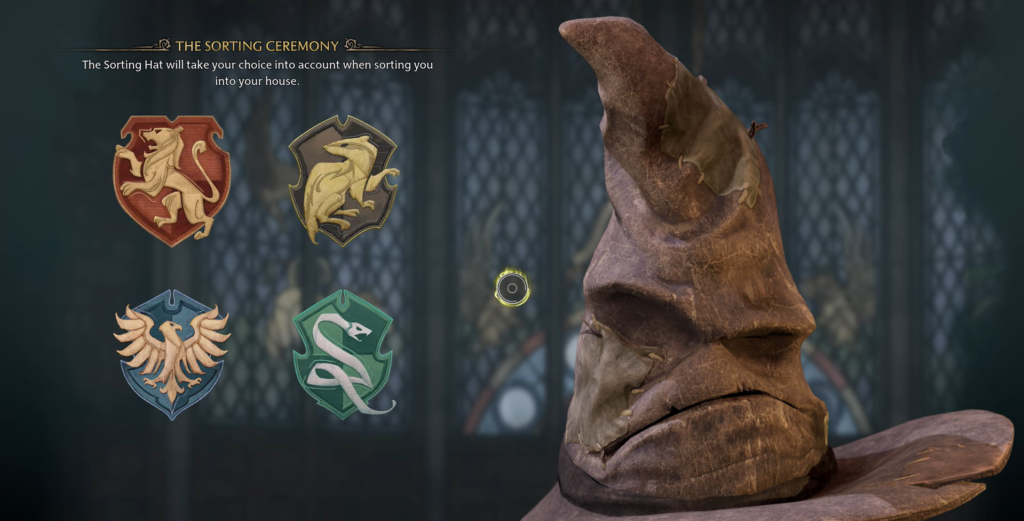The height and width of the screenshot is (521, 1024).
Task: Pick the Ravenclaw eagle crest
Action: pyautogui.click(x=171, y=353)
